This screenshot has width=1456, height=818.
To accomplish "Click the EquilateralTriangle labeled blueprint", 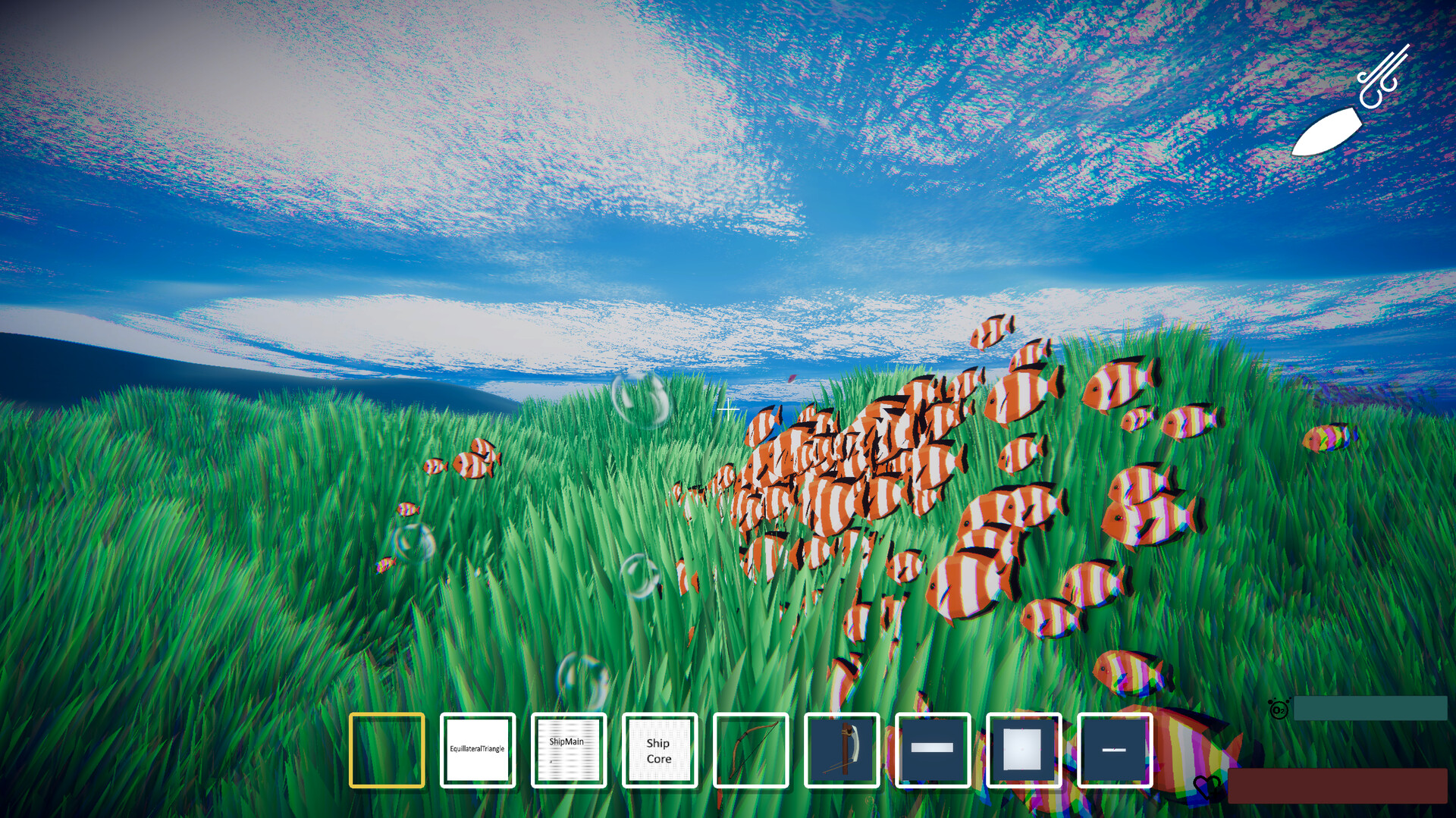I will coord(478,751).
